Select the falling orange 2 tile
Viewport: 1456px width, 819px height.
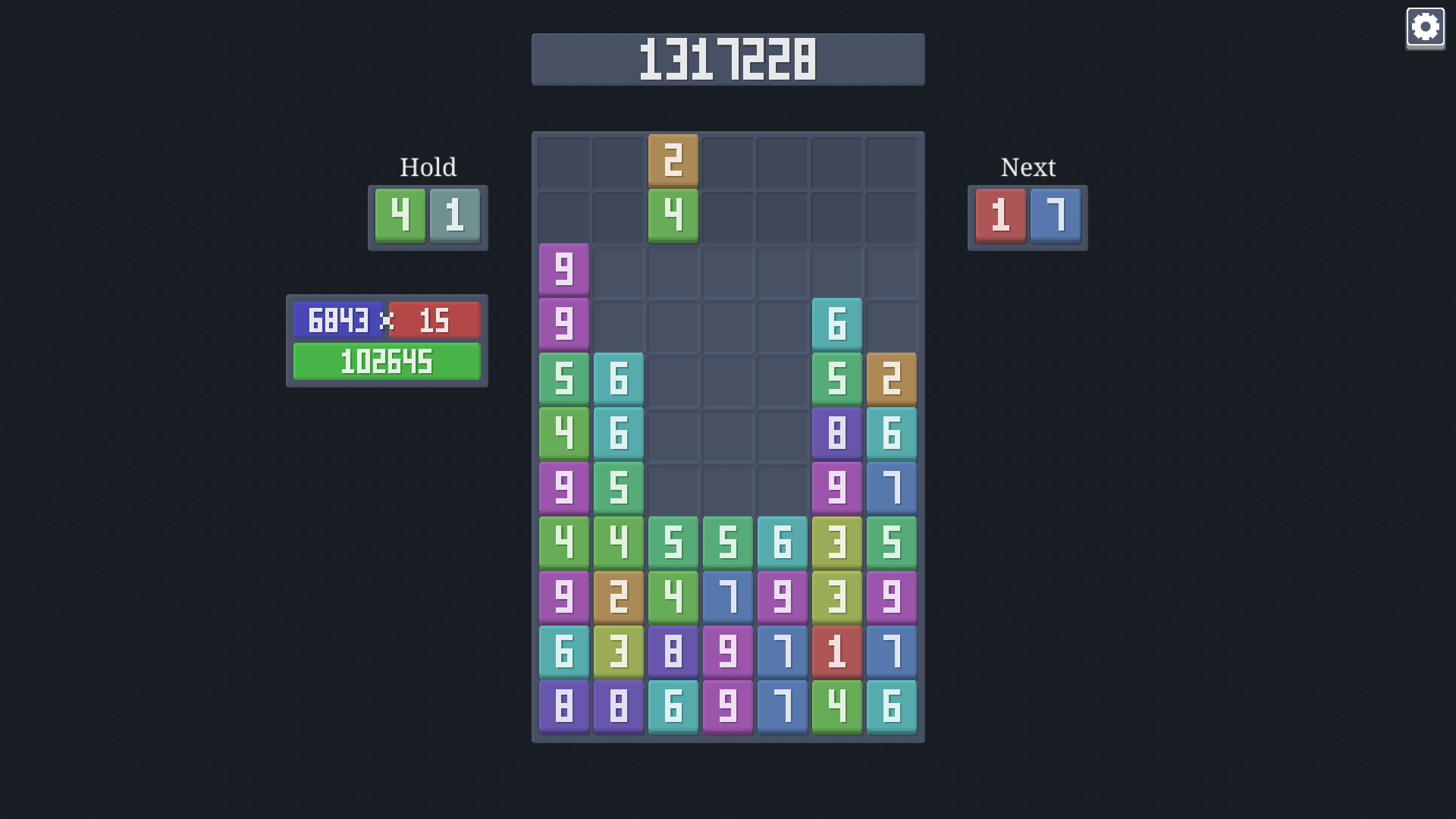coord(673,162)
